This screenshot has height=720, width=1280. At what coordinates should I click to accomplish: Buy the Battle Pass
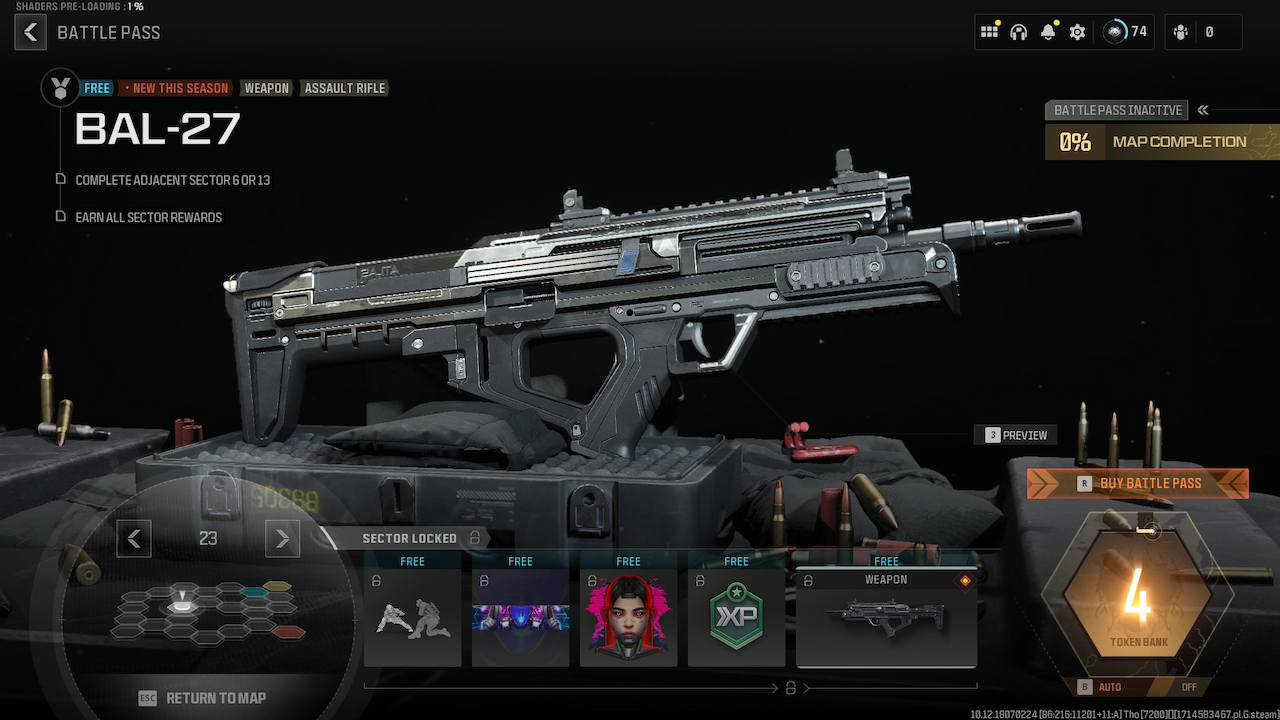(1138, 483)
